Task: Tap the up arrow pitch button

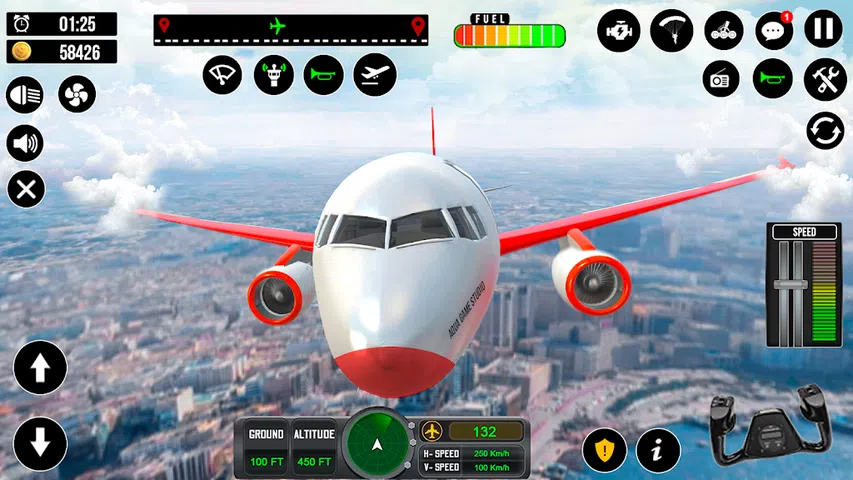Action: (x=40, y=368)
